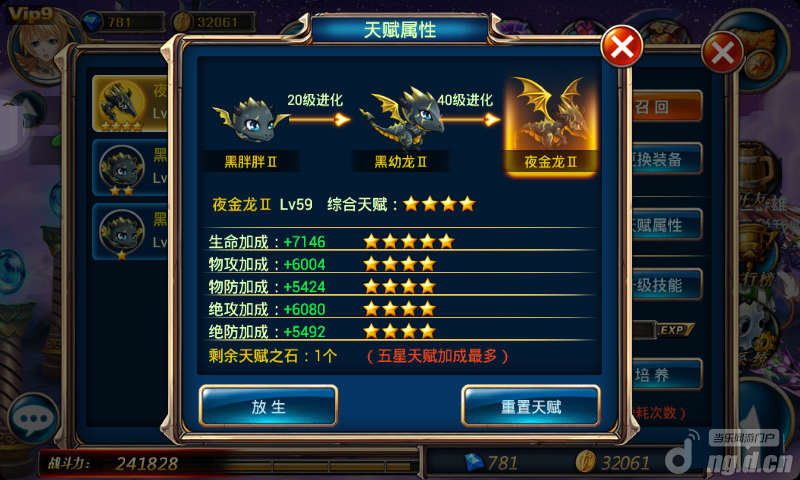This screenshot has width=800, height=480.
Task: Close the pet panel behind the popup
Action: (722, 52)
